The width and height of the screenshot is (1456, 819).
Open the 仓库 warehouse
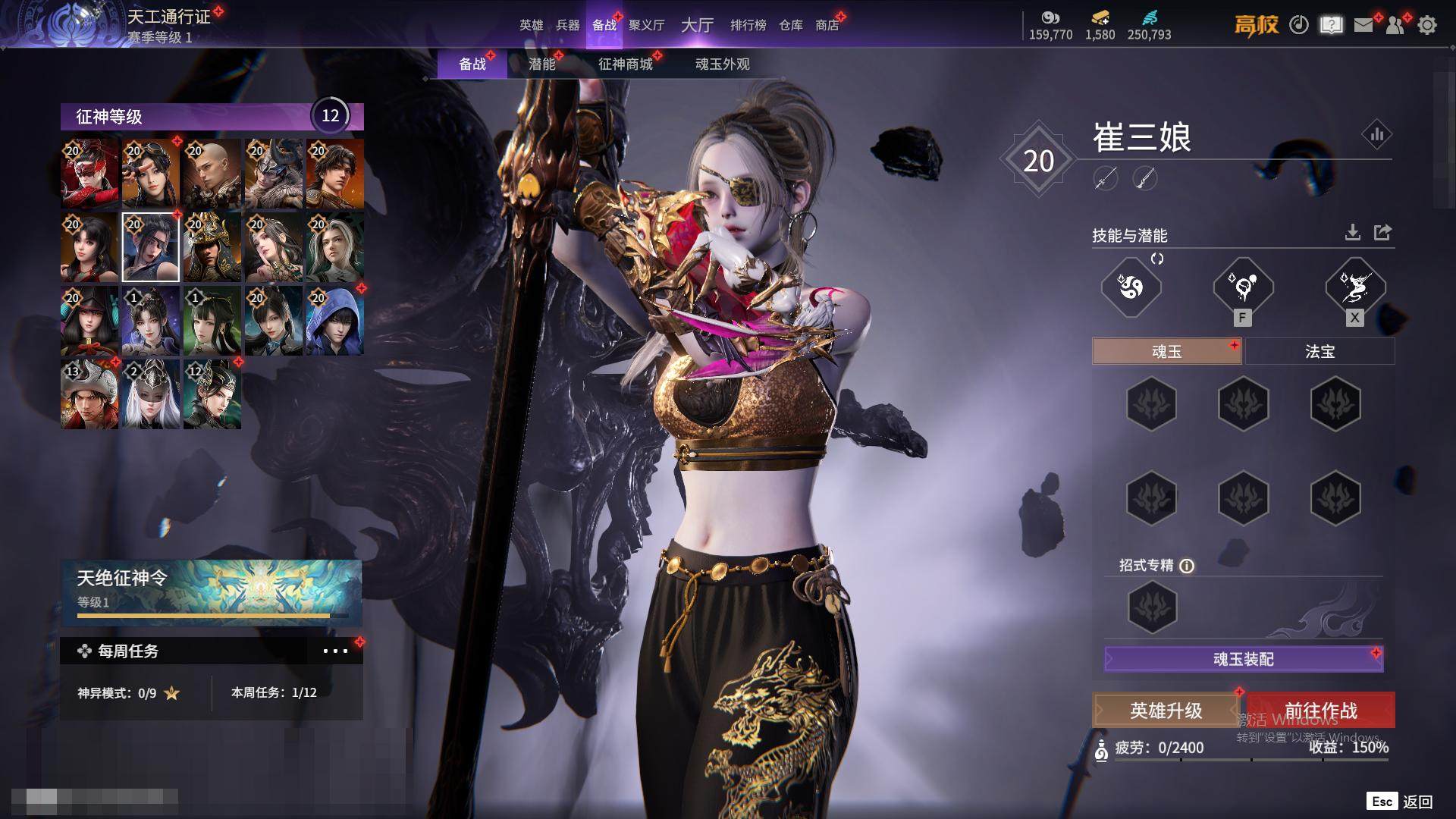click(790, 25)
